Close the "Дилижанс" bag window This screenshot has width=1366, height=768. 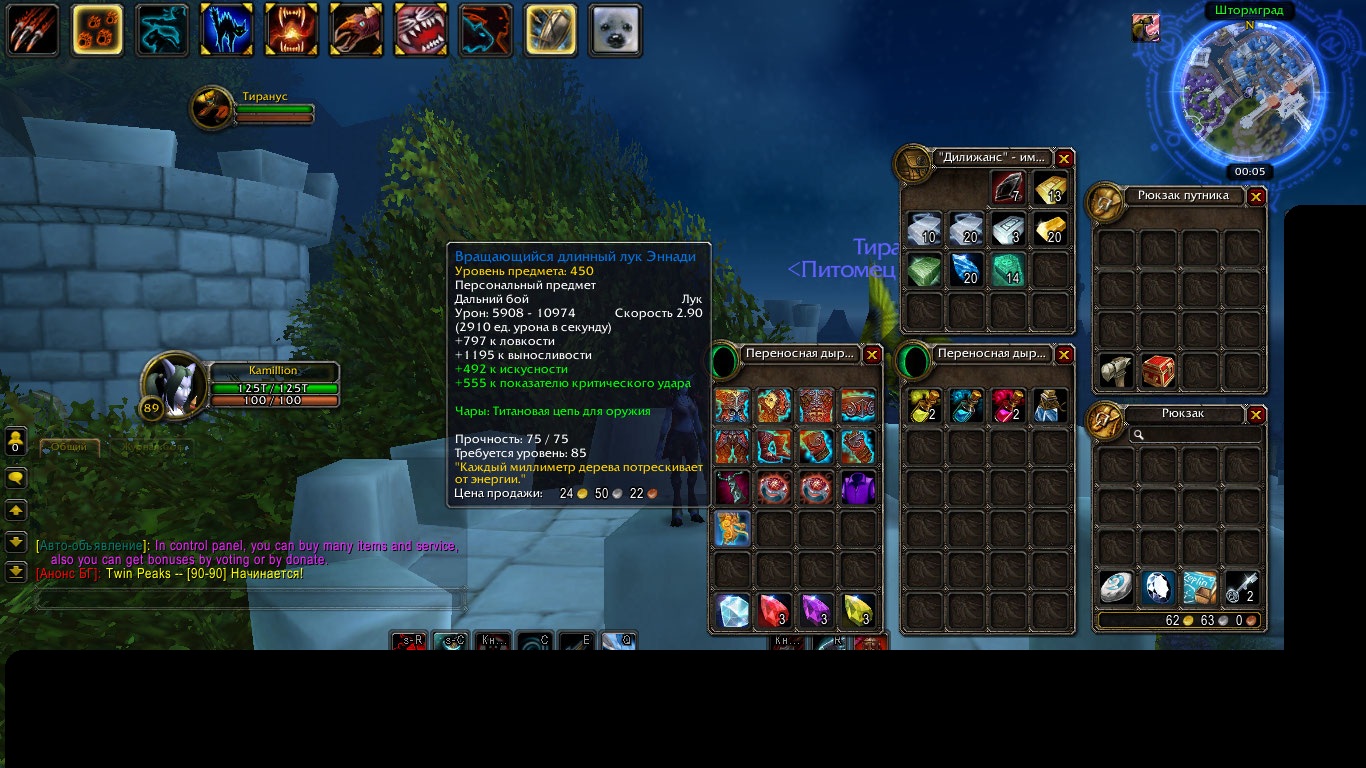(1064, 159)
